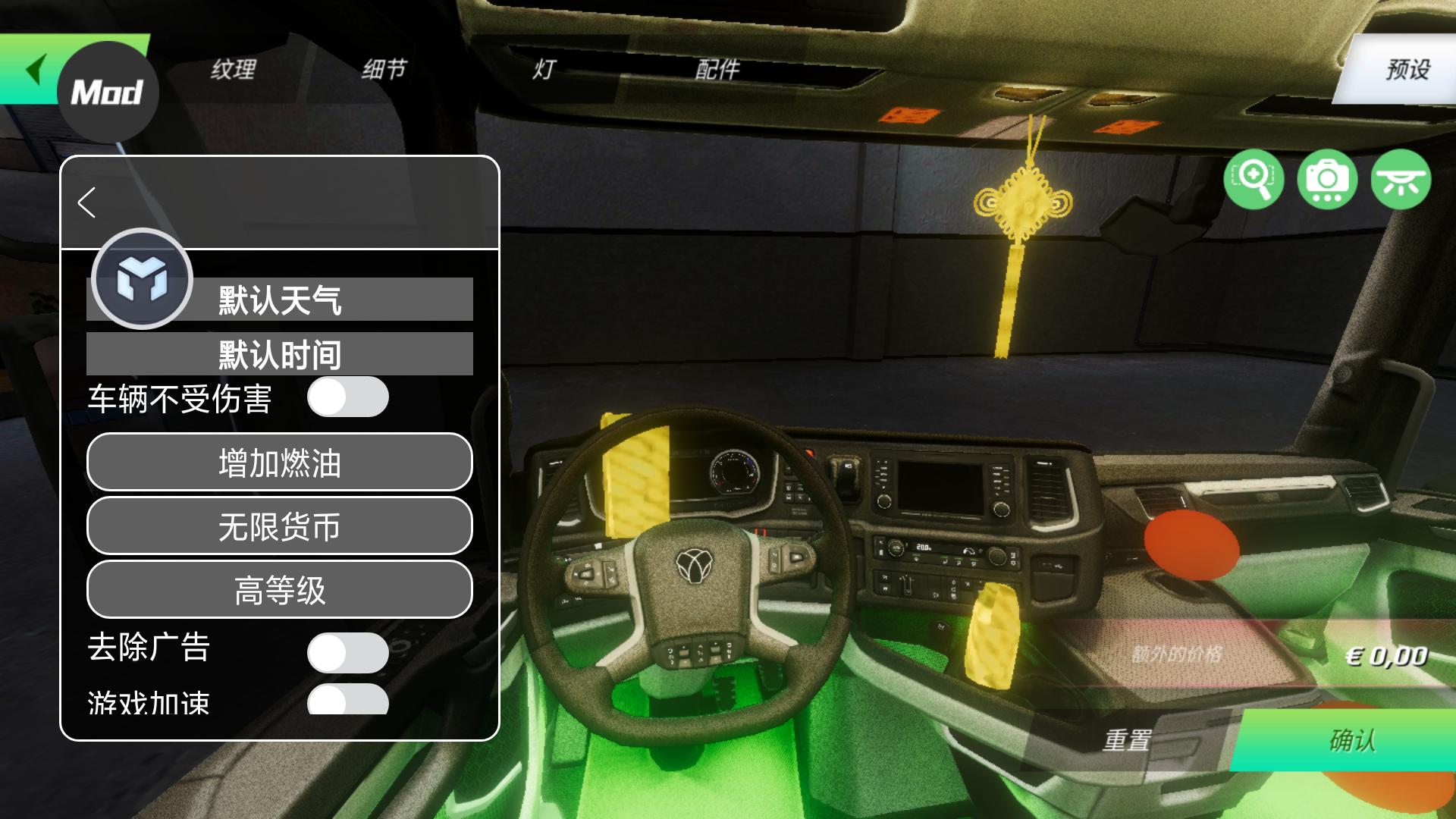Activate the 增加燃油 button
The image size is (1456, 819).
tap(279, 463)
